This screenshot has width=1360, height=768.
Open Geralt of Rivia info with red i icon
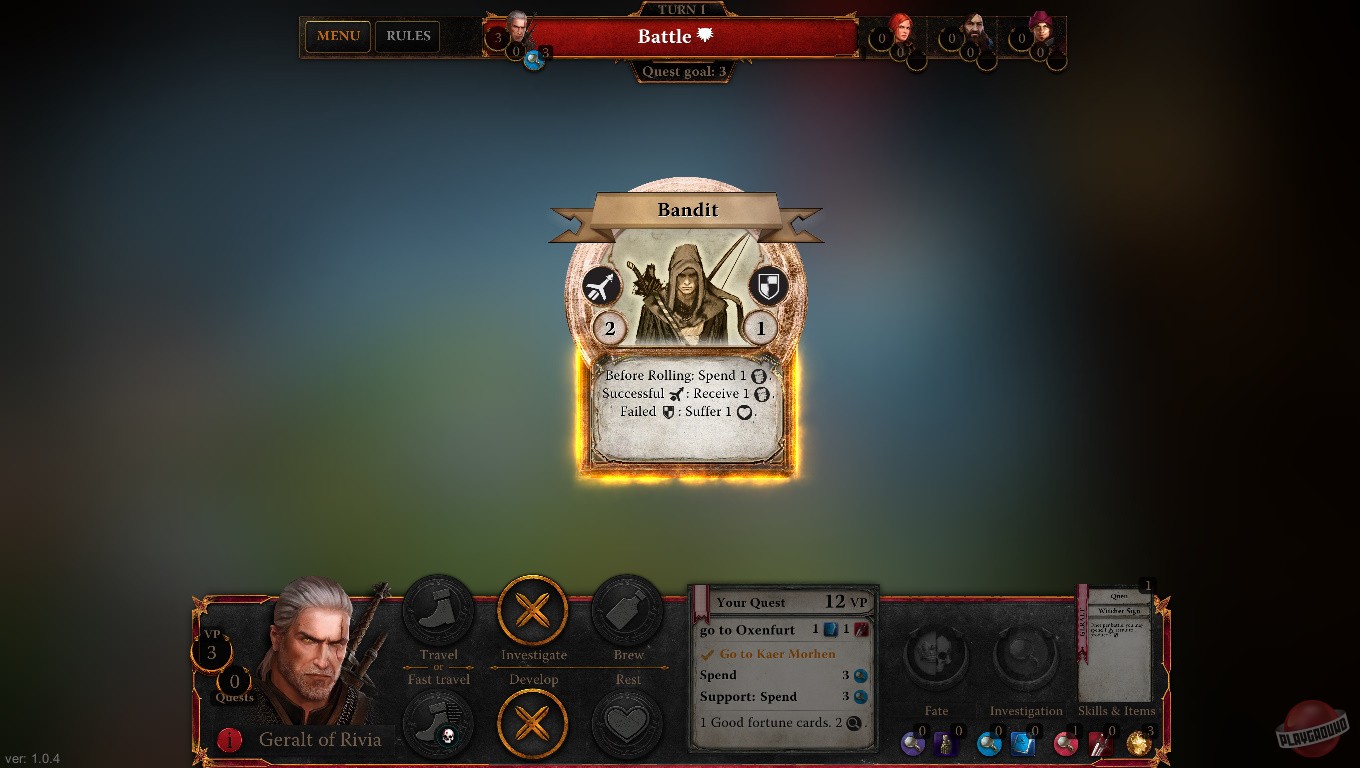(227, 740)
